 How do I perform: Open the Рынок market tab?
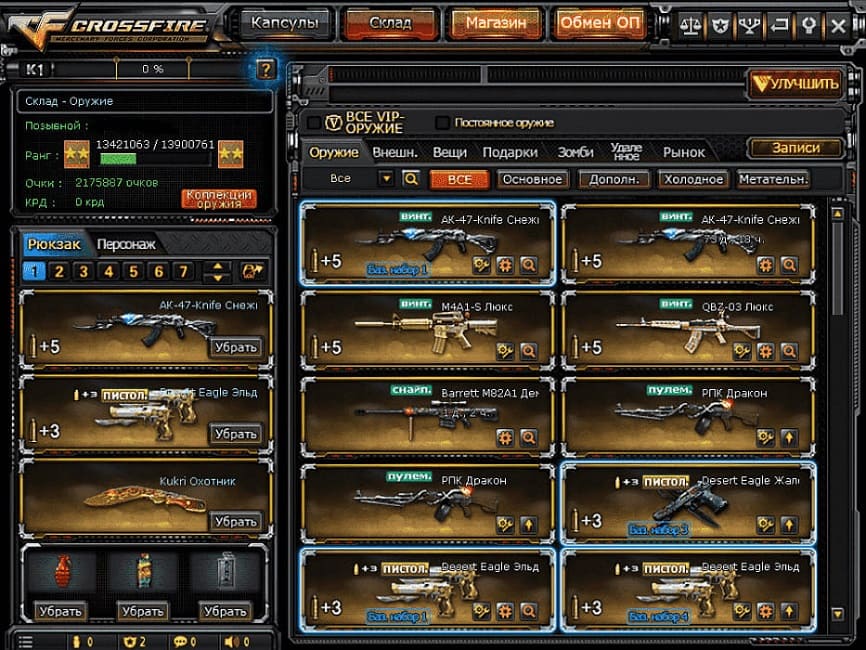[x=684, y=152]
